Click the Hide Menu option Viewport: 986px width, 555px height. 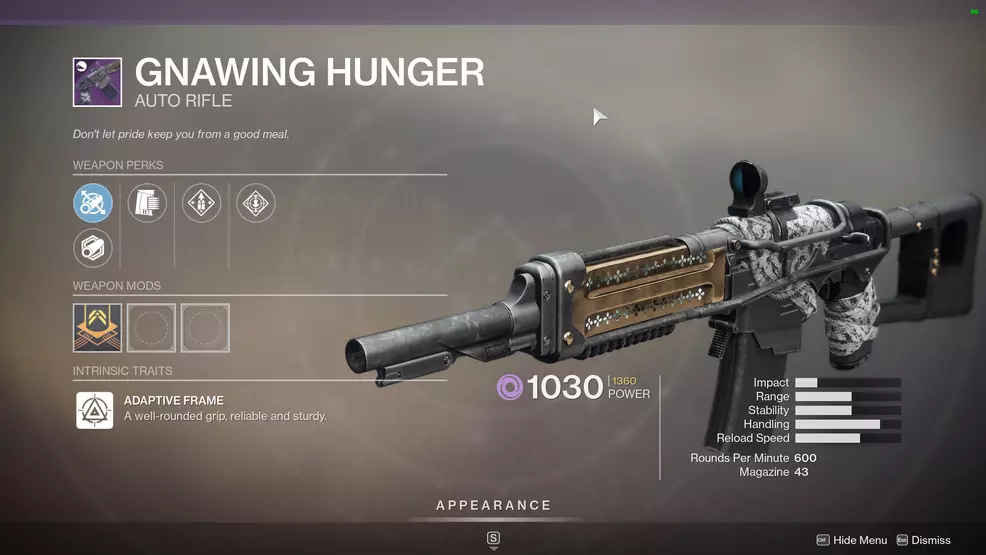(851, 540)
